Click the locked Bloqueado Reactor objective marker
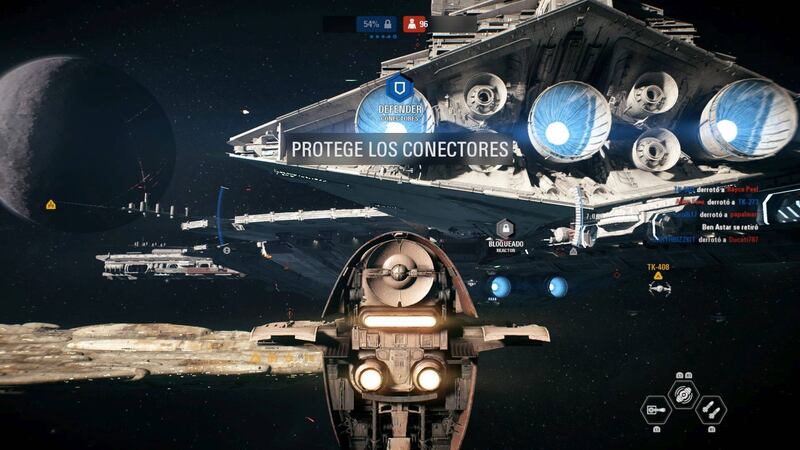The width and height of the screenshot is (800, 450). pos(505,229)
